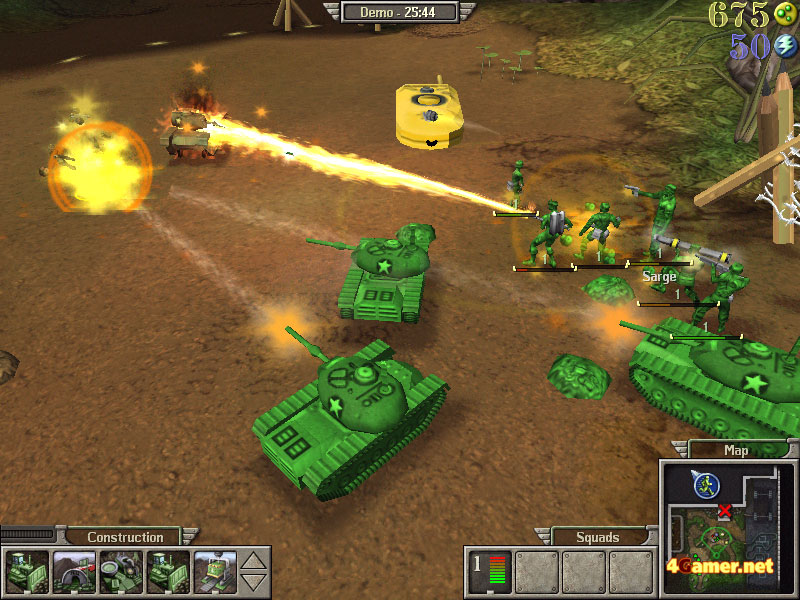800x600 pixels.
Task: Click the running soldier icon on the map
Action: [706, 485]
